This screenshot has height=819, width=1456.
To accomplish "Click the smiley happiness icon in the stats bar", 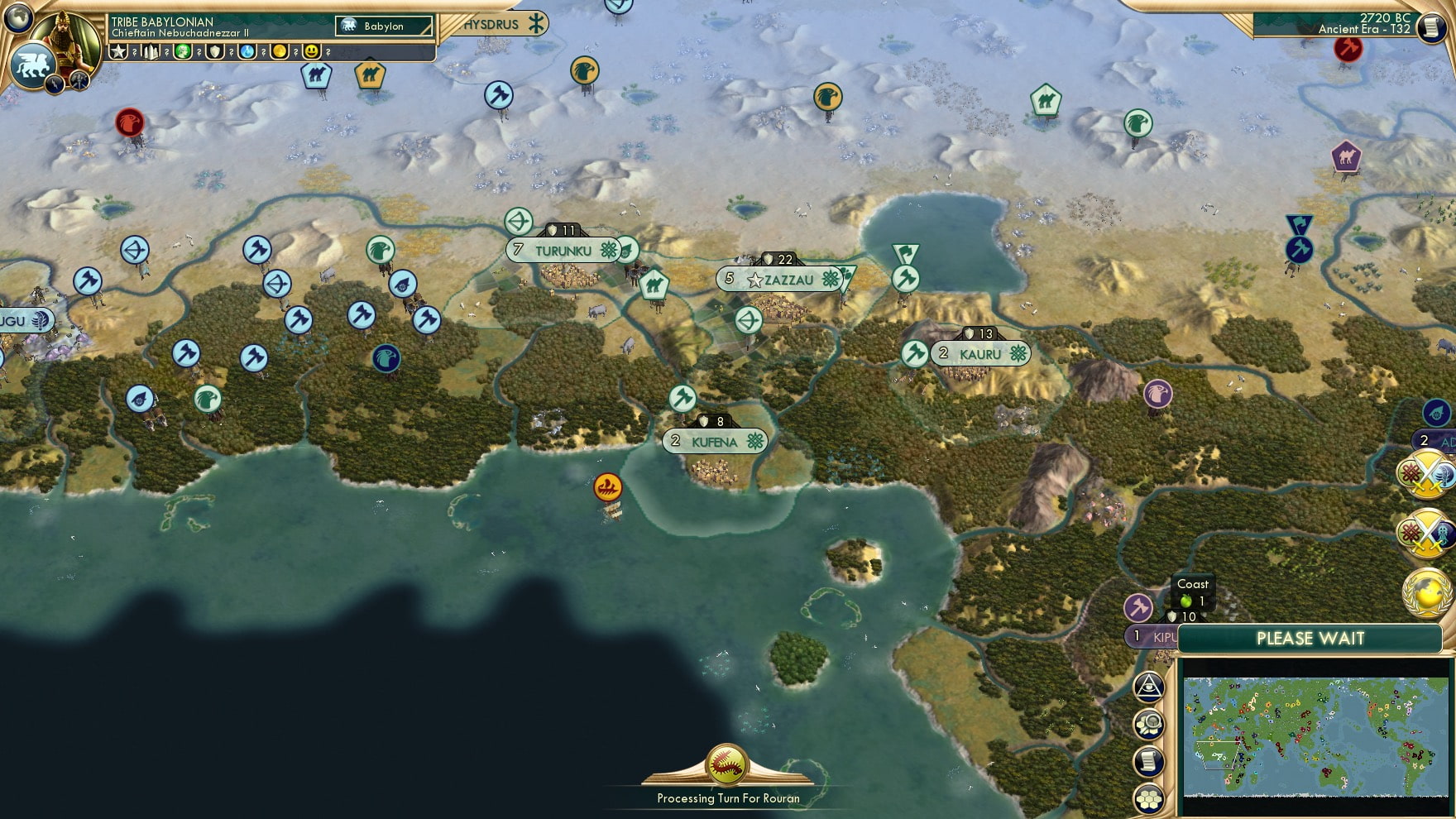I will (309, 51).
